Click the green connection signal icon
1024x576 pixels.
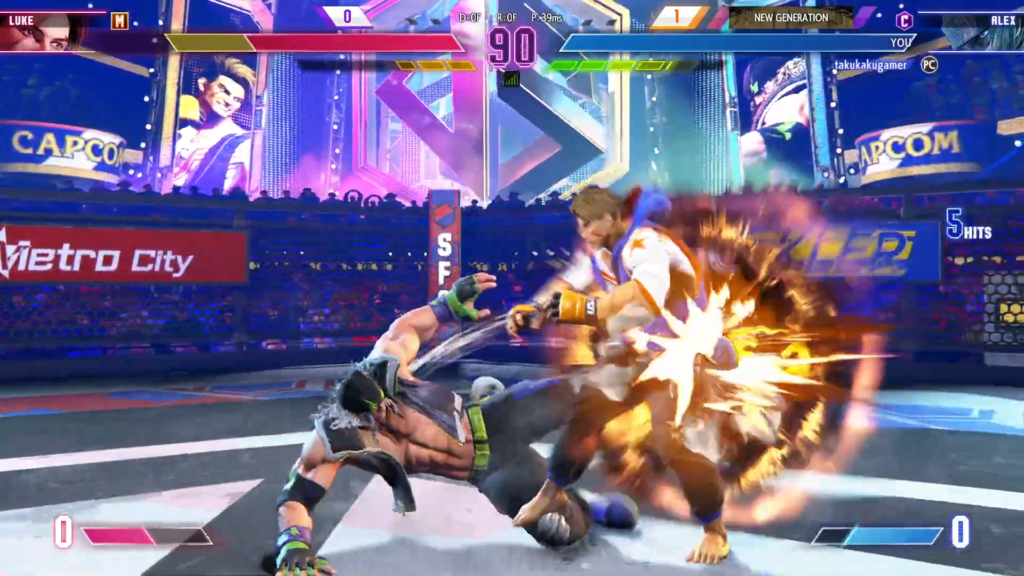(x=511, y=78)
